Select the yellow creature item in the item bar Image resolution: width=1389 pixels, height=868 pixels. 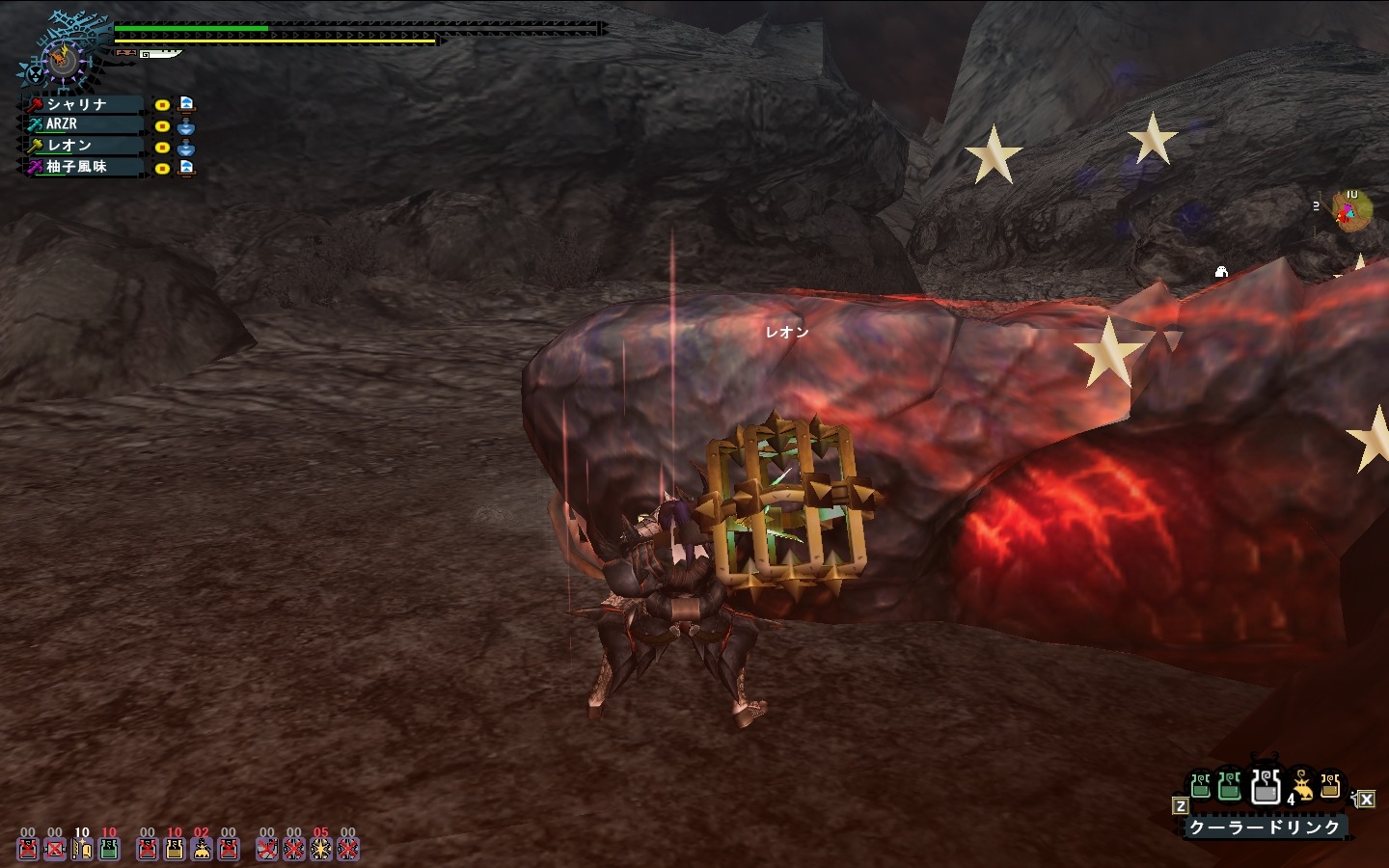click(x=1302, y=787)
